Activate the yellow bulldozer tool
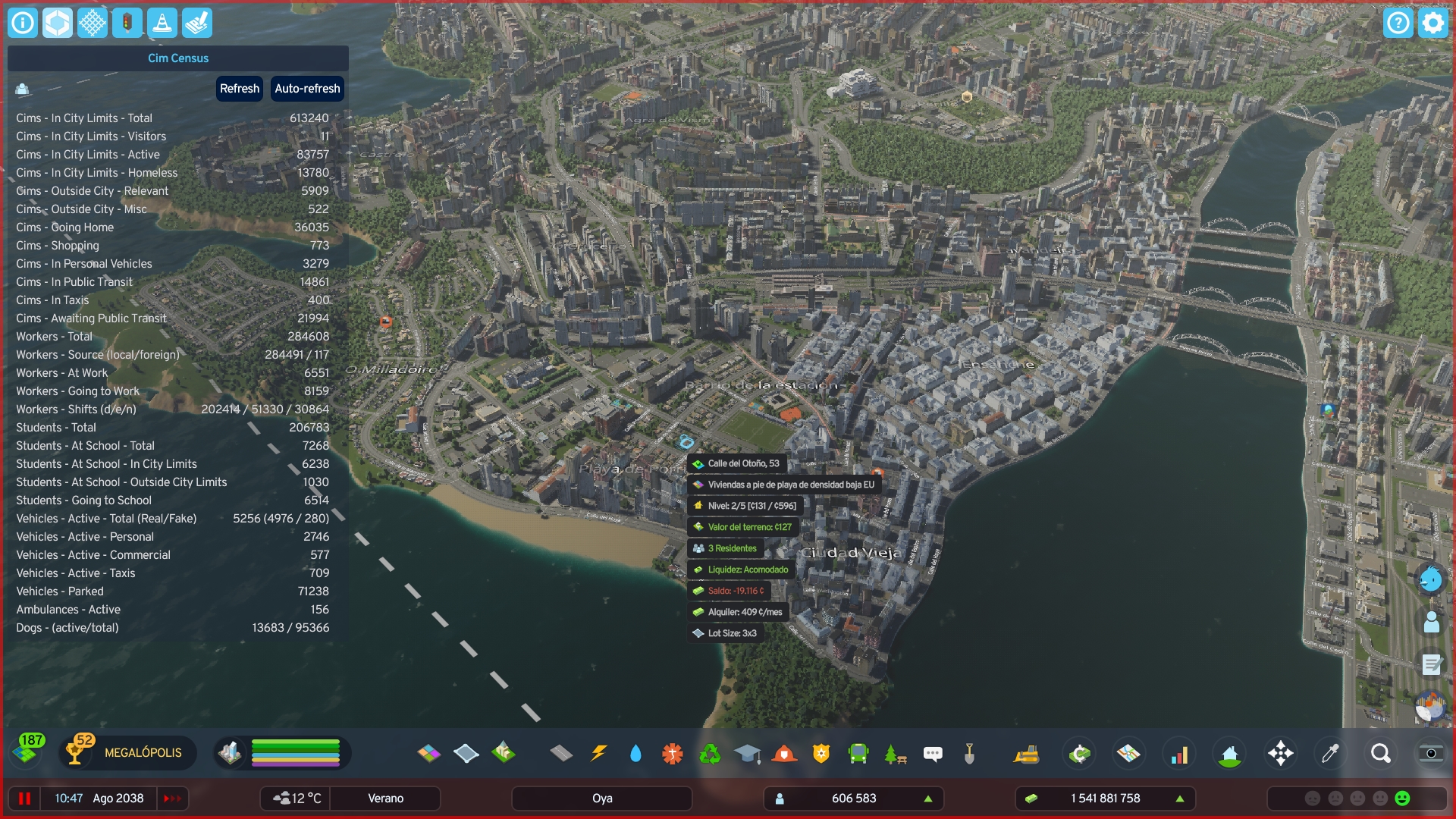Image resolution: width=1456 pixels, height=819 pixels. click(1026, 753)
